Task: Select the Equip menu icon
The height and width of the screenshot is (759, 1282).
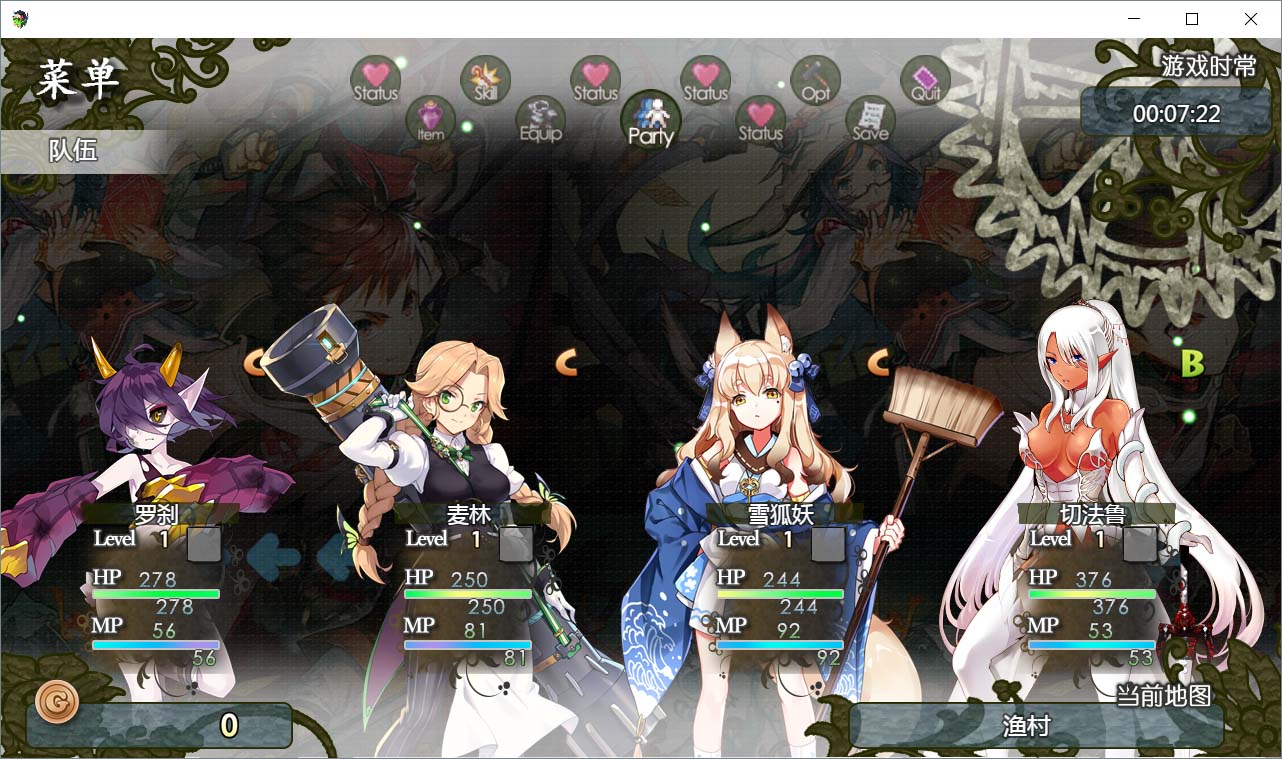Action: coord(541,121)
